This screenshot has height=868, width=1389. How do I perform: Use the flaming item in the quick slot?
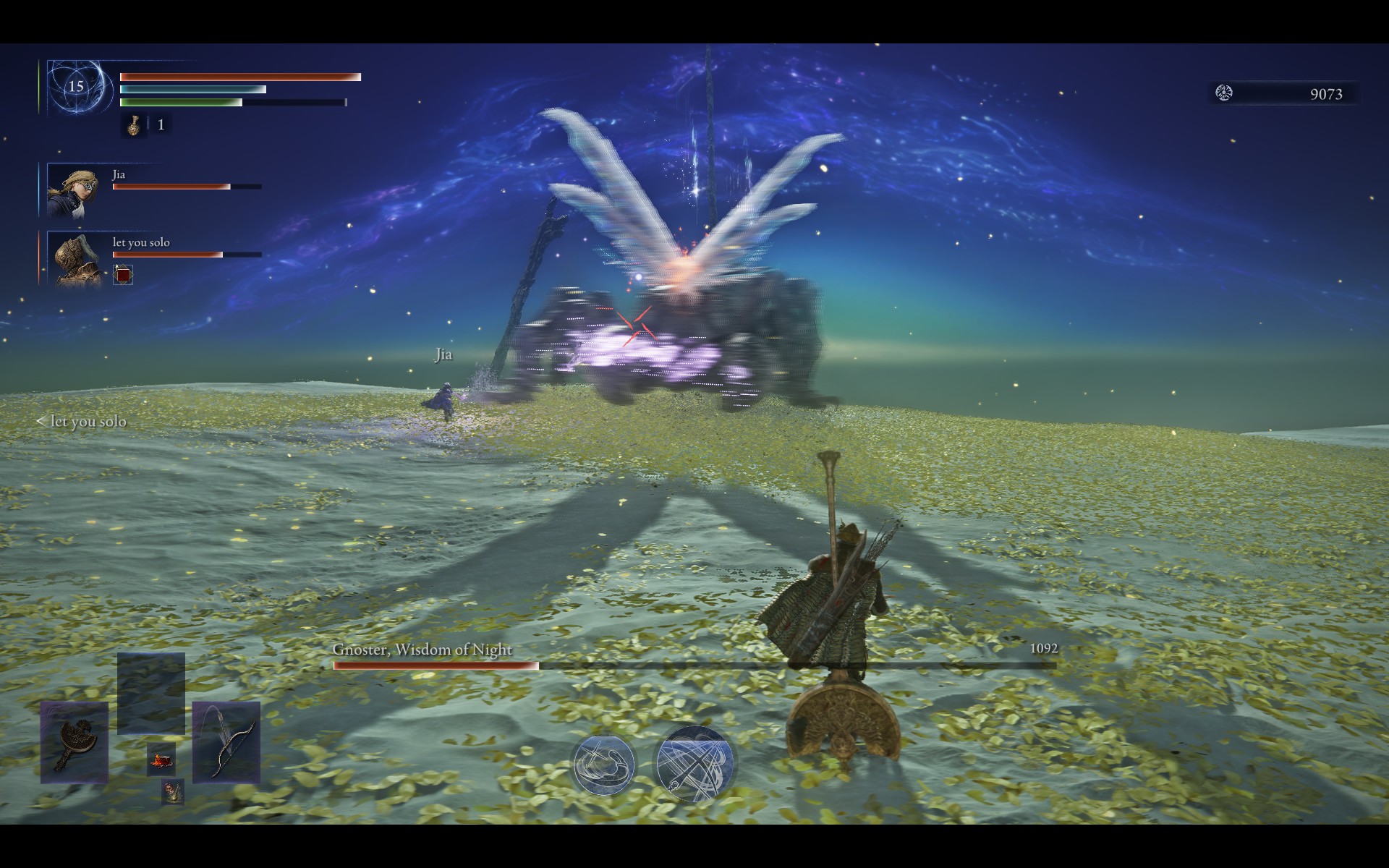[x=161, y=759]
